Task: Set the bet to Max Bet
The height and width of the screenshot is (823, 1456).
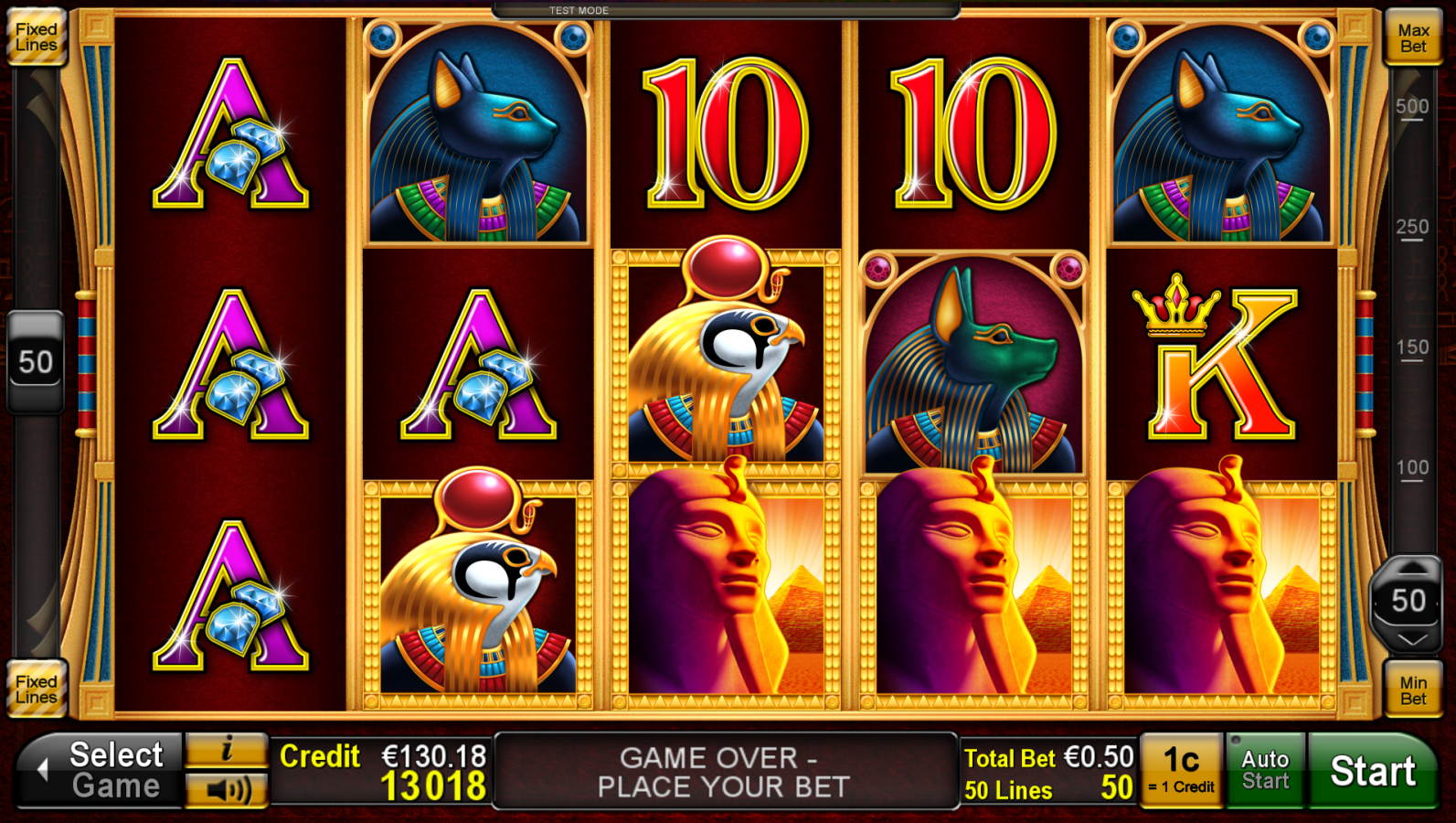Action: [1412, 38]
